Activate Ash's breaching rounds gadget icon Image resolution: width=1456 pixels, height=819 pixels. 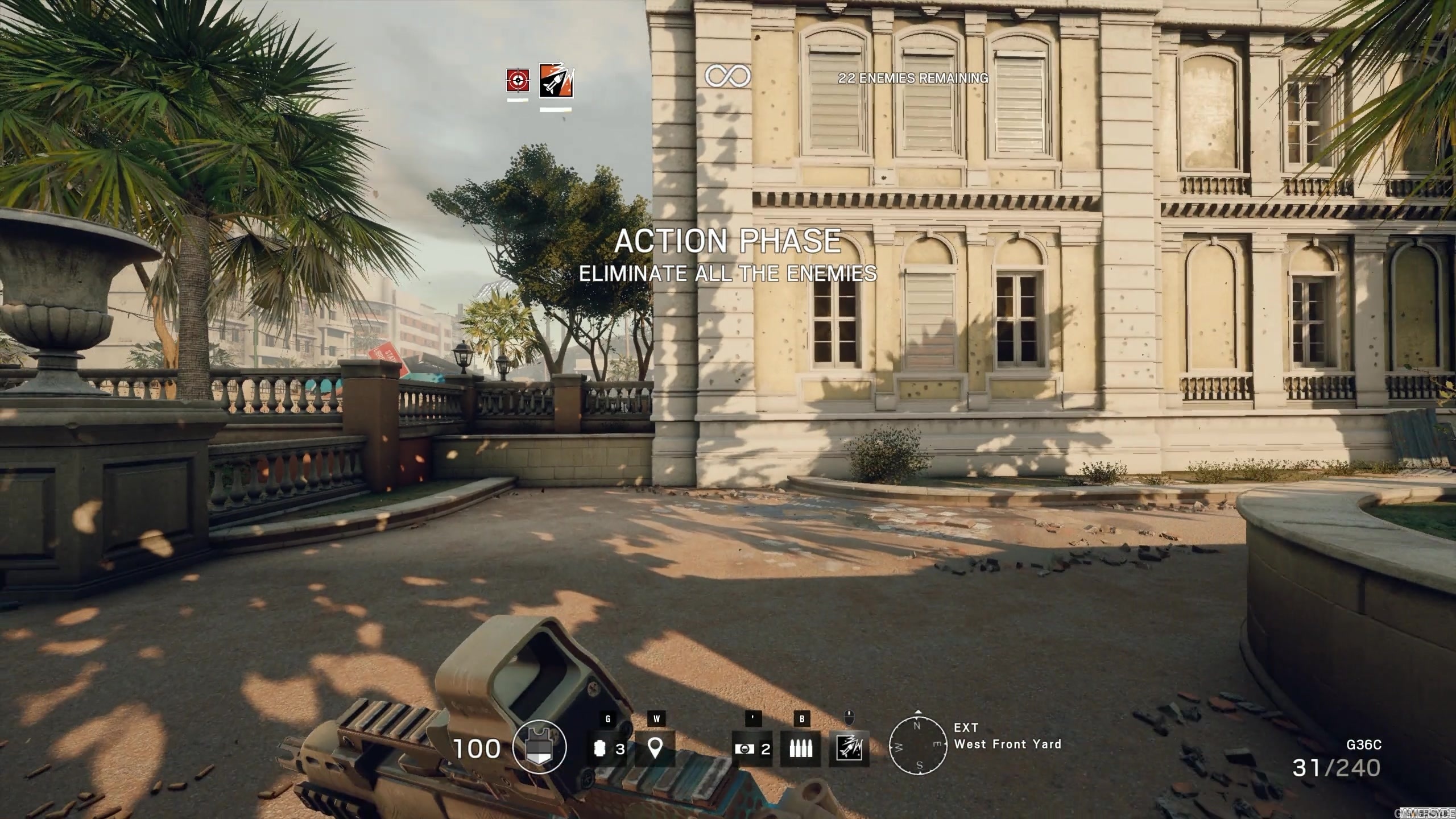(850, 748)
